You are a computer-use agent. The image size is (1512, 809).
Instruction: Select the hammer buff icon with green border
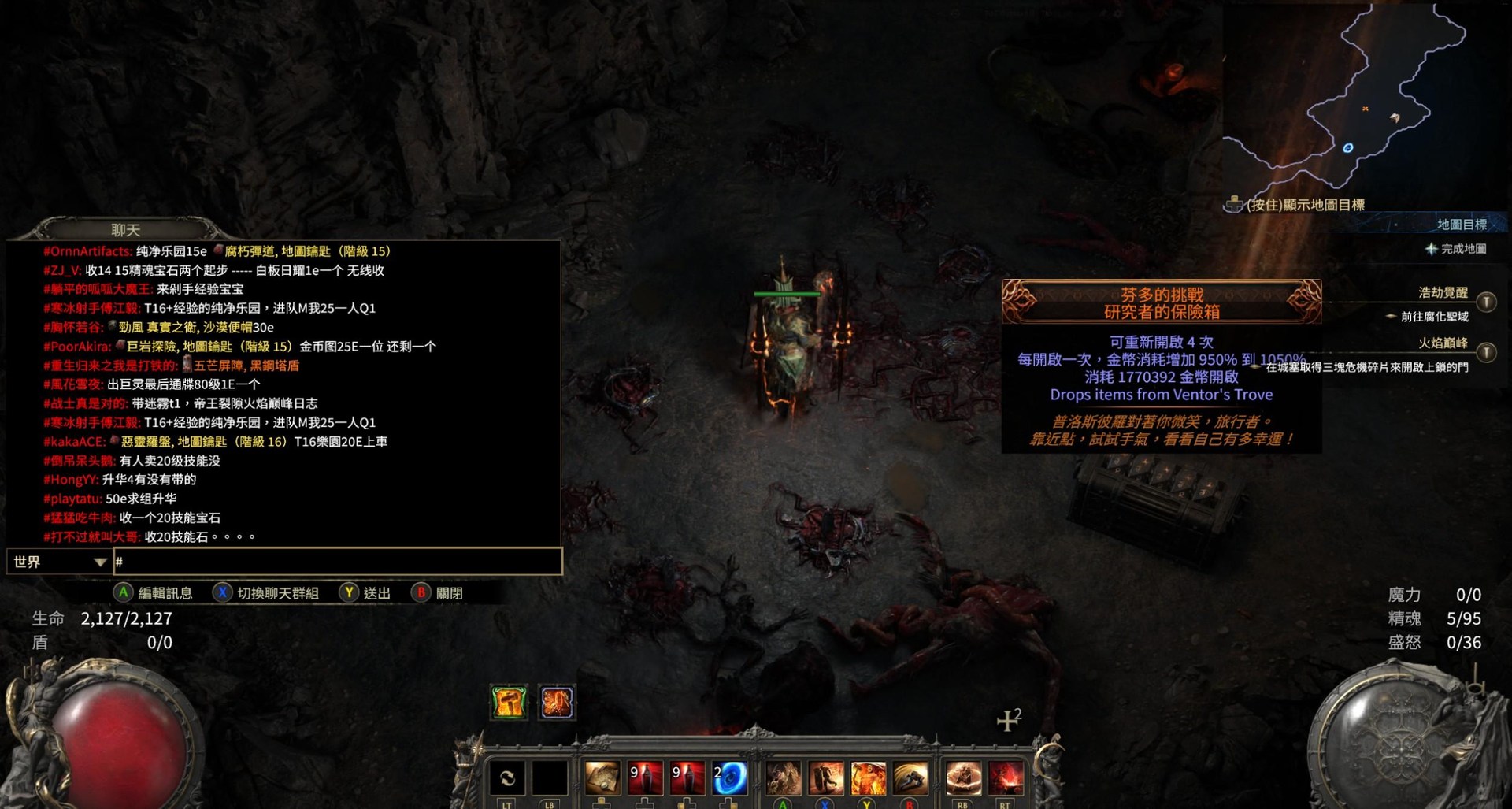click(509, 702)
